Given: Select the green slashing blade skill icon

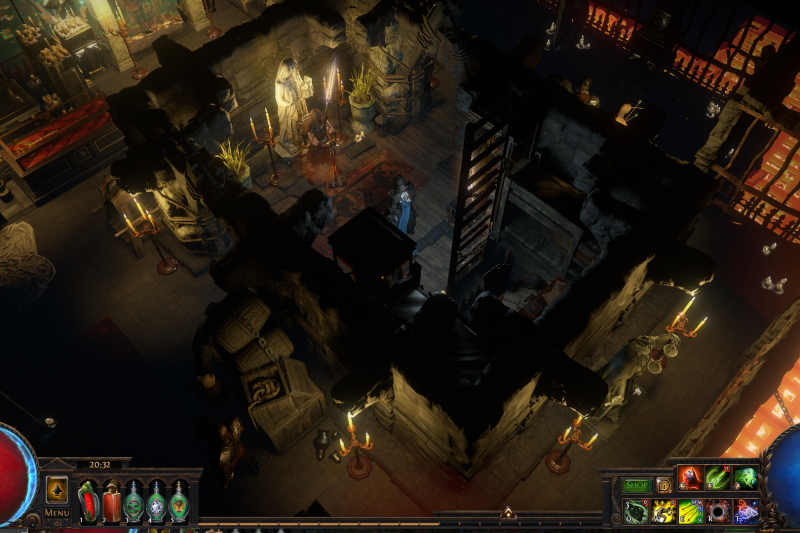Looking at the screenshot, I should (x=718, y=479).
